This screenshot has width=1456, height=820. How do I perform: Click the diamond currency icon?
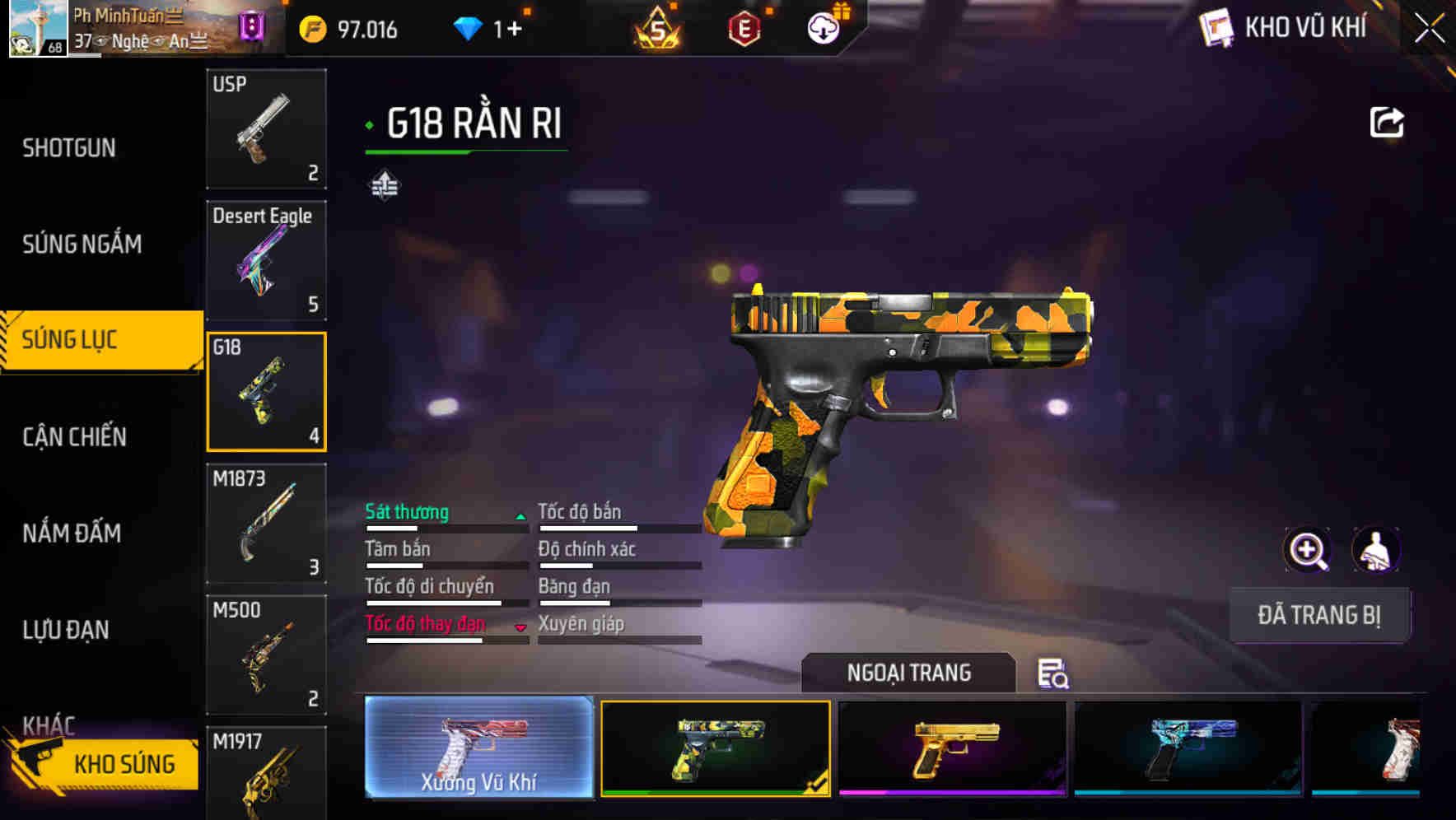(x=469, y=27)
